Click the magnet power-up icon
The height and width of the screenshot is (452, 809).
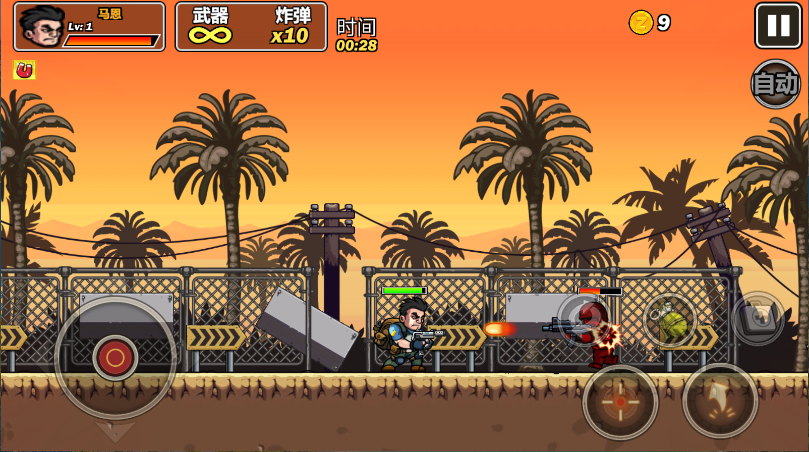pos(24,70)
